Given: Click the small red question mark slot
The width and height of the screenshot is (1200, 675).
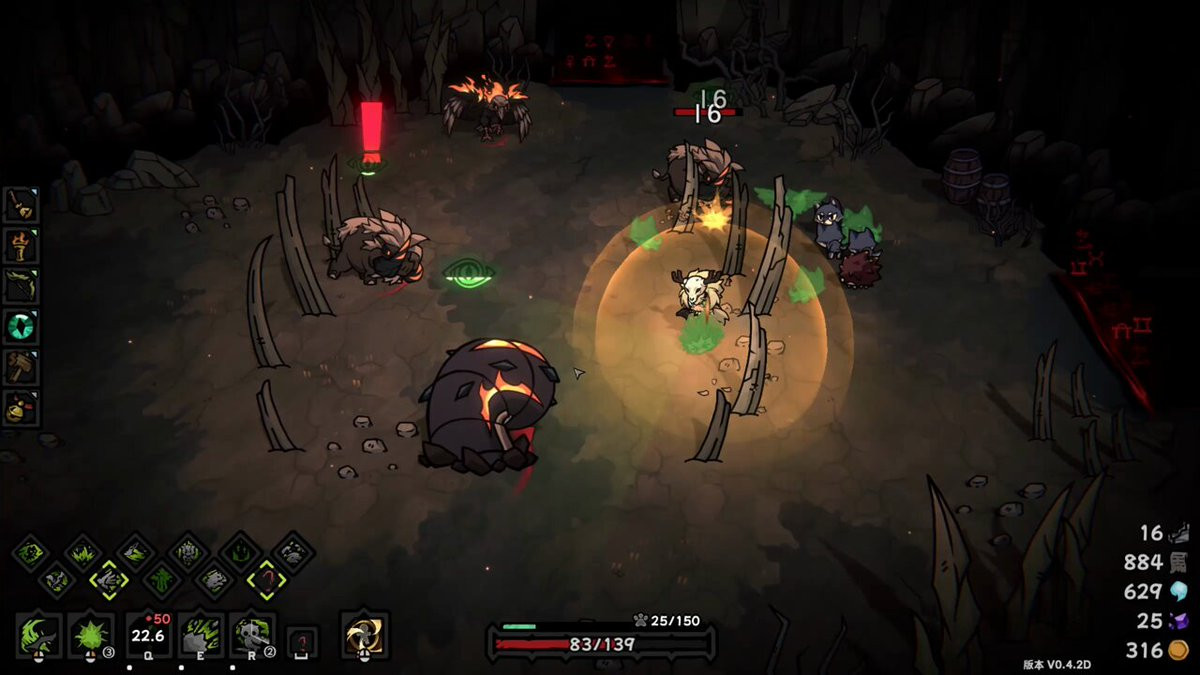Looking at the screenshot, I should [x=303, y=638].
